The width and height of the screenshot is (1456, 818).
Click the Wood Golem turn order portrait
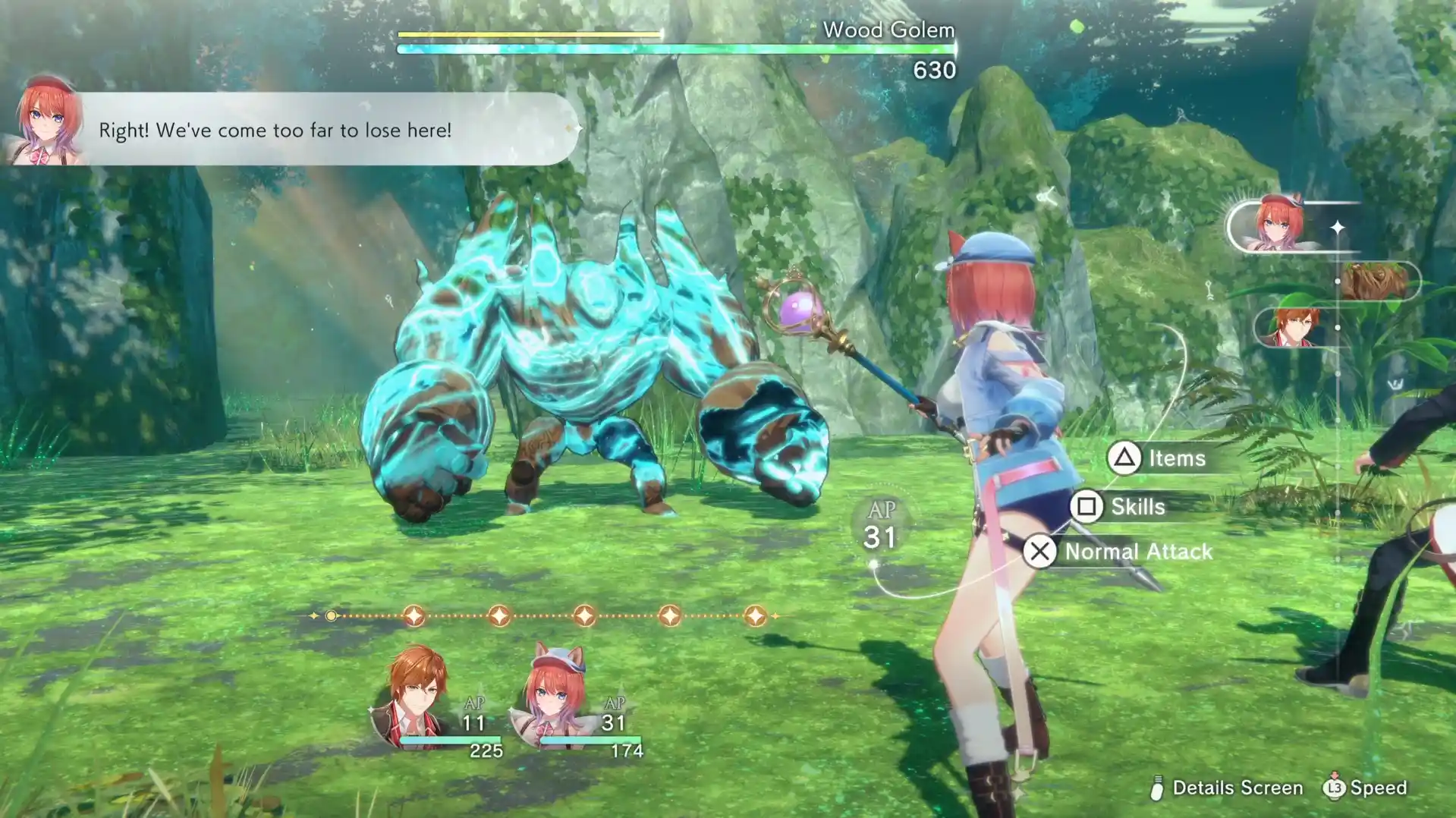[1375, 282]
